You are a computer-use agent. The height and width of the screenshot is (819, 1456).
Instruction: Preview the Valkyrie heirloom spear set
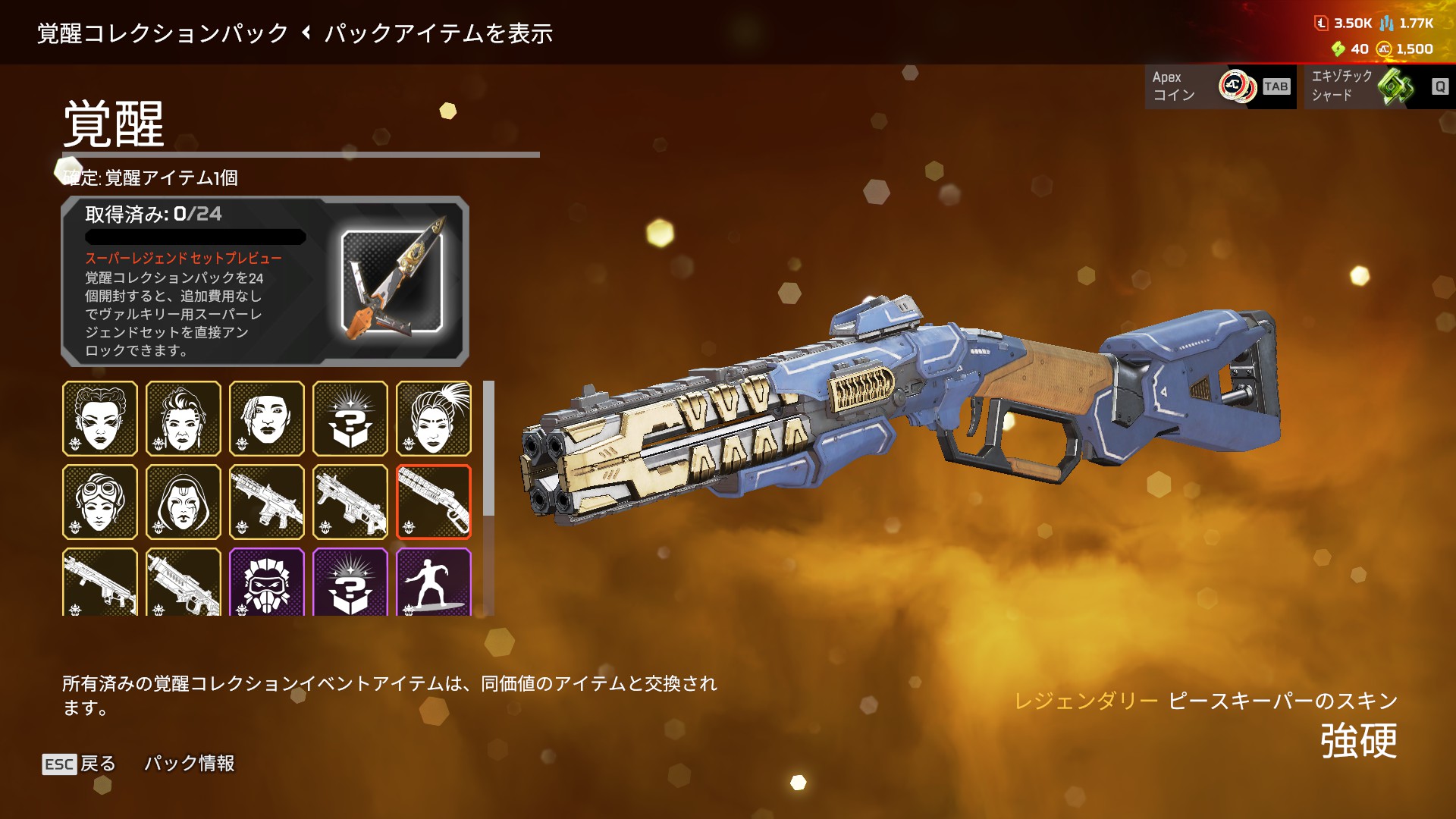pos(391,281)
